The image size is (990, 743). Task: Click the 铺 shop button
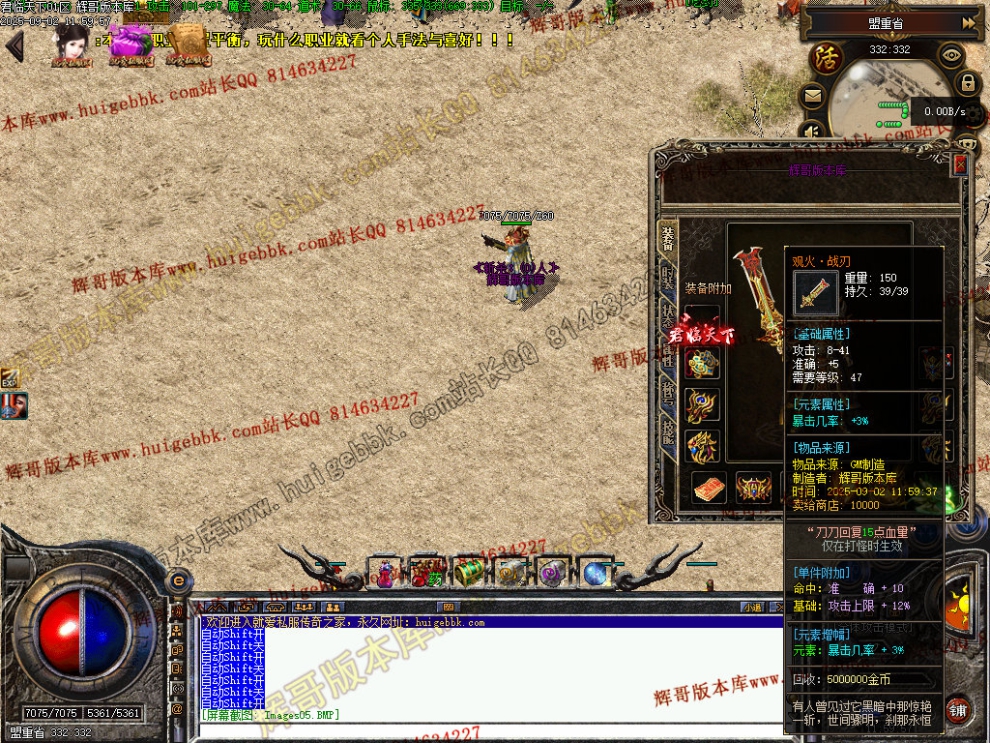pos(957,709)
